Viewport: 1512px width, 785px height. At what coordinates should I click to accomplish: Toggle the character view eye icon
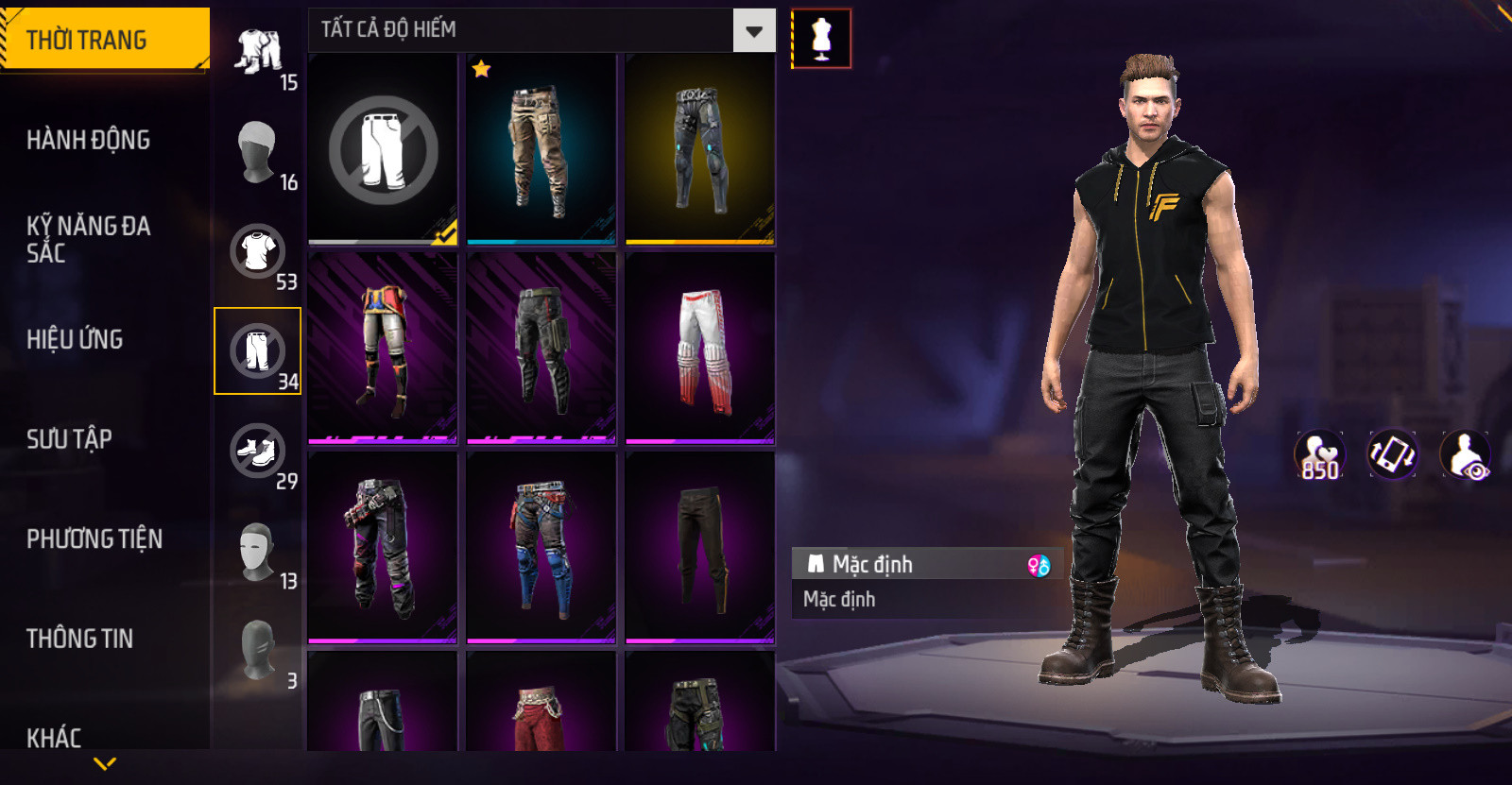pyautogui.click(x=1466, y=454)
